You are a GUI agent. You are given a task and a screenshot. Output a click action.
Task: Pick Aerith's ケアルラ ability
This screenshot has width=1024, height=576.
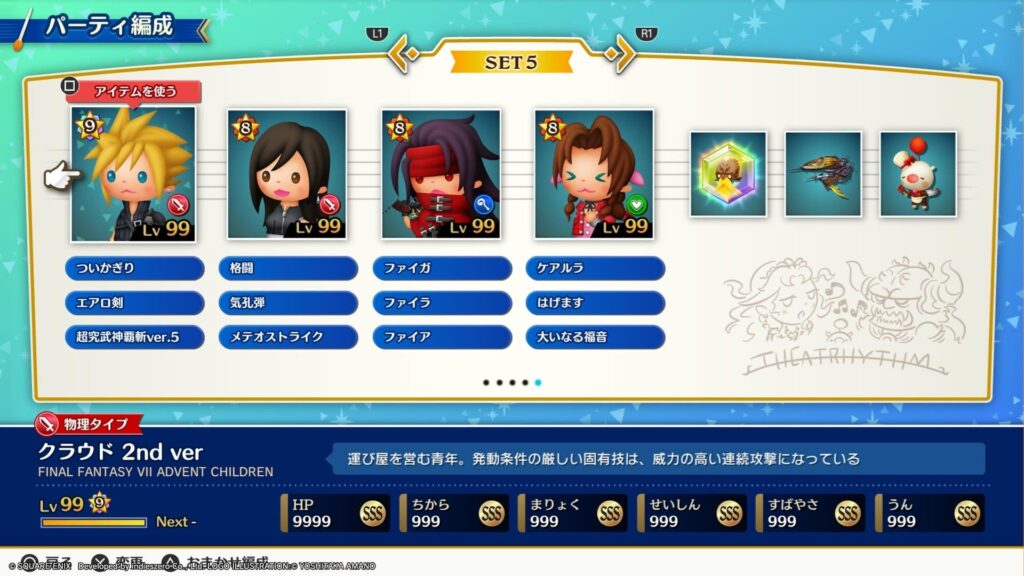(x=595, y=268)
